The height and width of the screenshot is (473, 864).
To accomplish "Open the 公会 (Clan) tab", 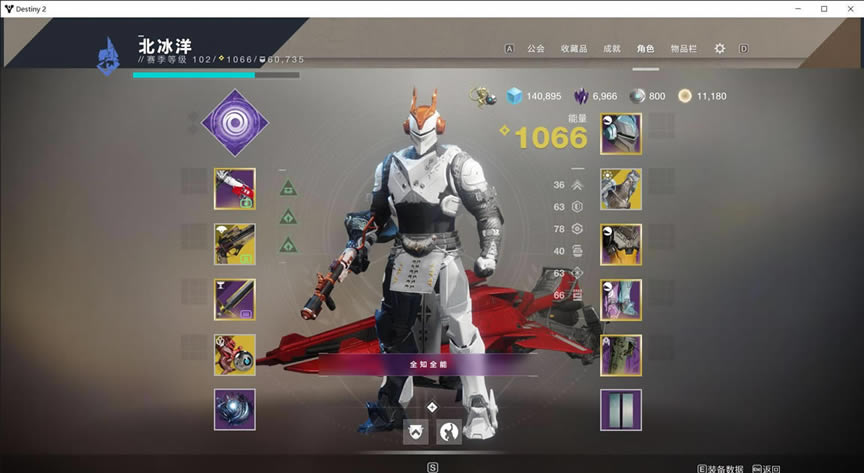I will 536,48.
